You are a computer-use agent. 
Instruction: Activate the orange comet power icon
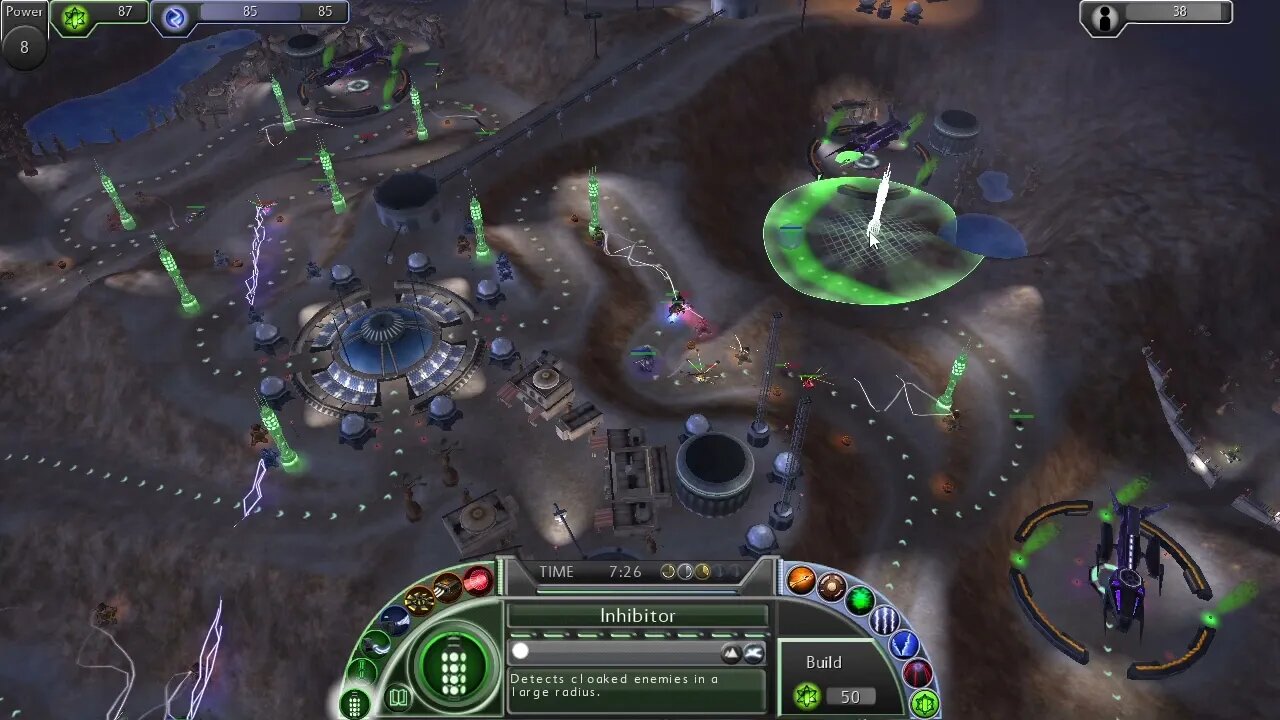[801, 580]
